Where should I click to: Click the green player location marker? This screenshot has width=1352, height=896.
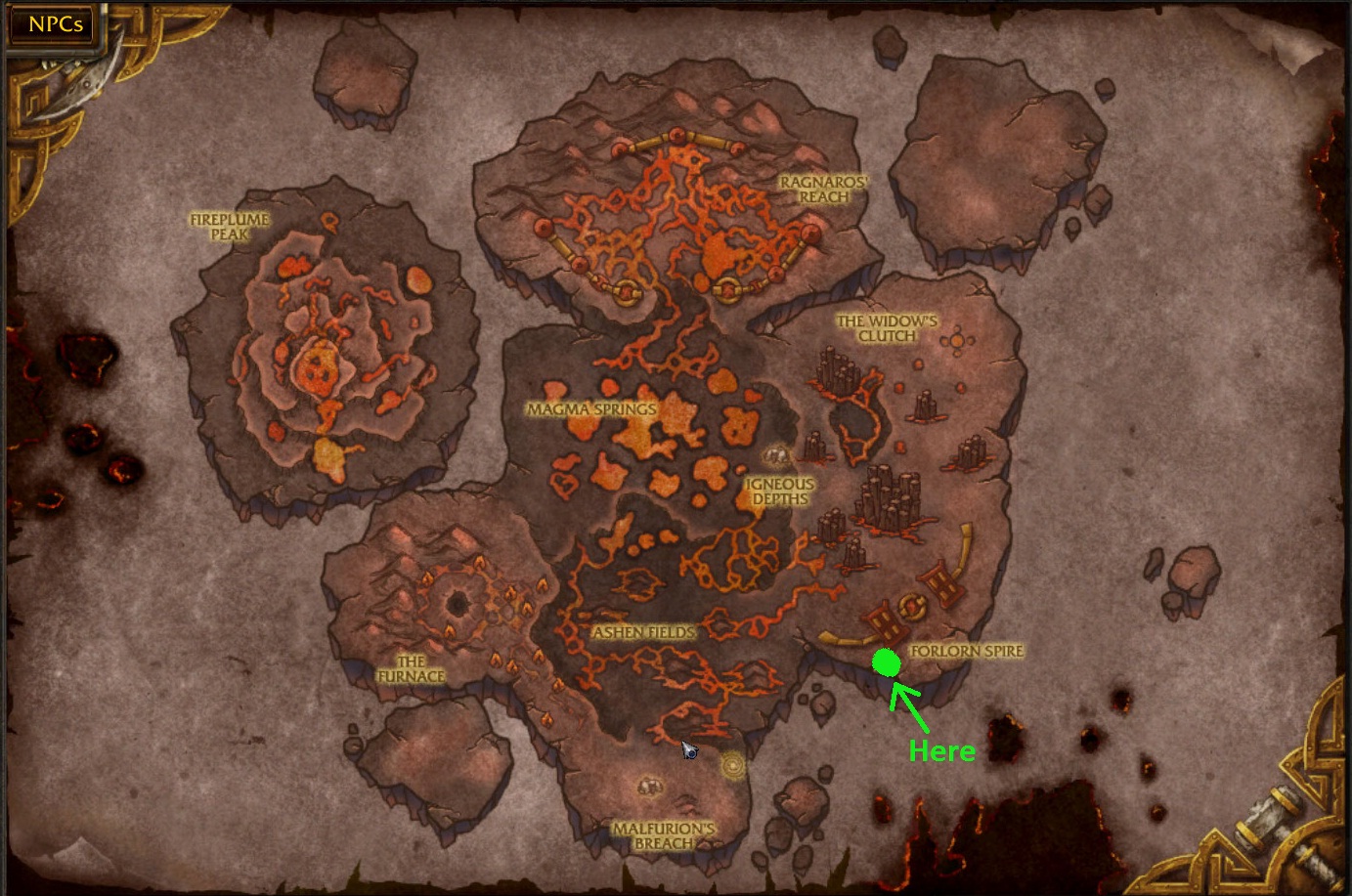[x=886, y=662]
